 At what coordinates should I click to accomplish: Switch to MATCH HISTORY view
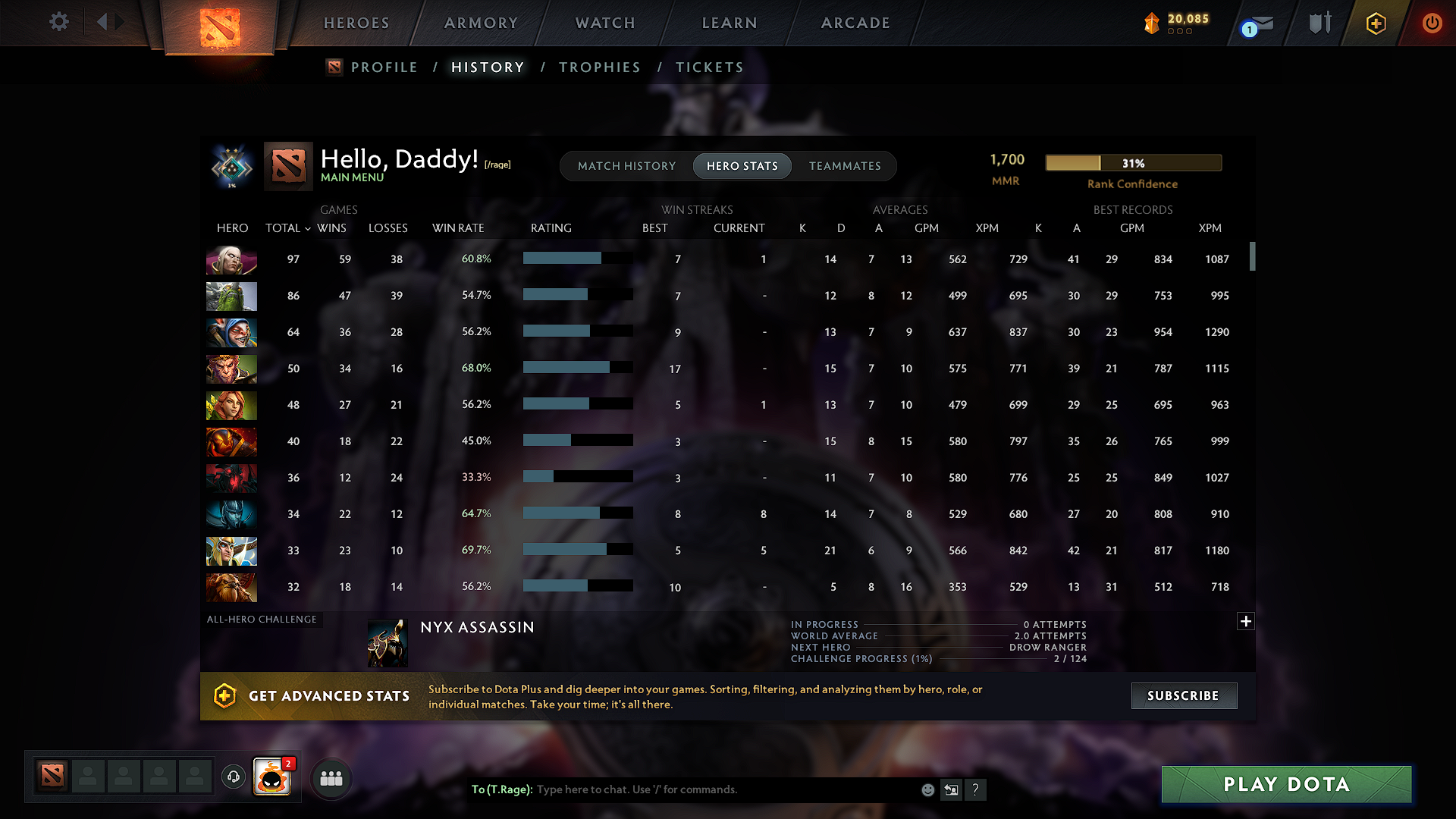(626, 166)
